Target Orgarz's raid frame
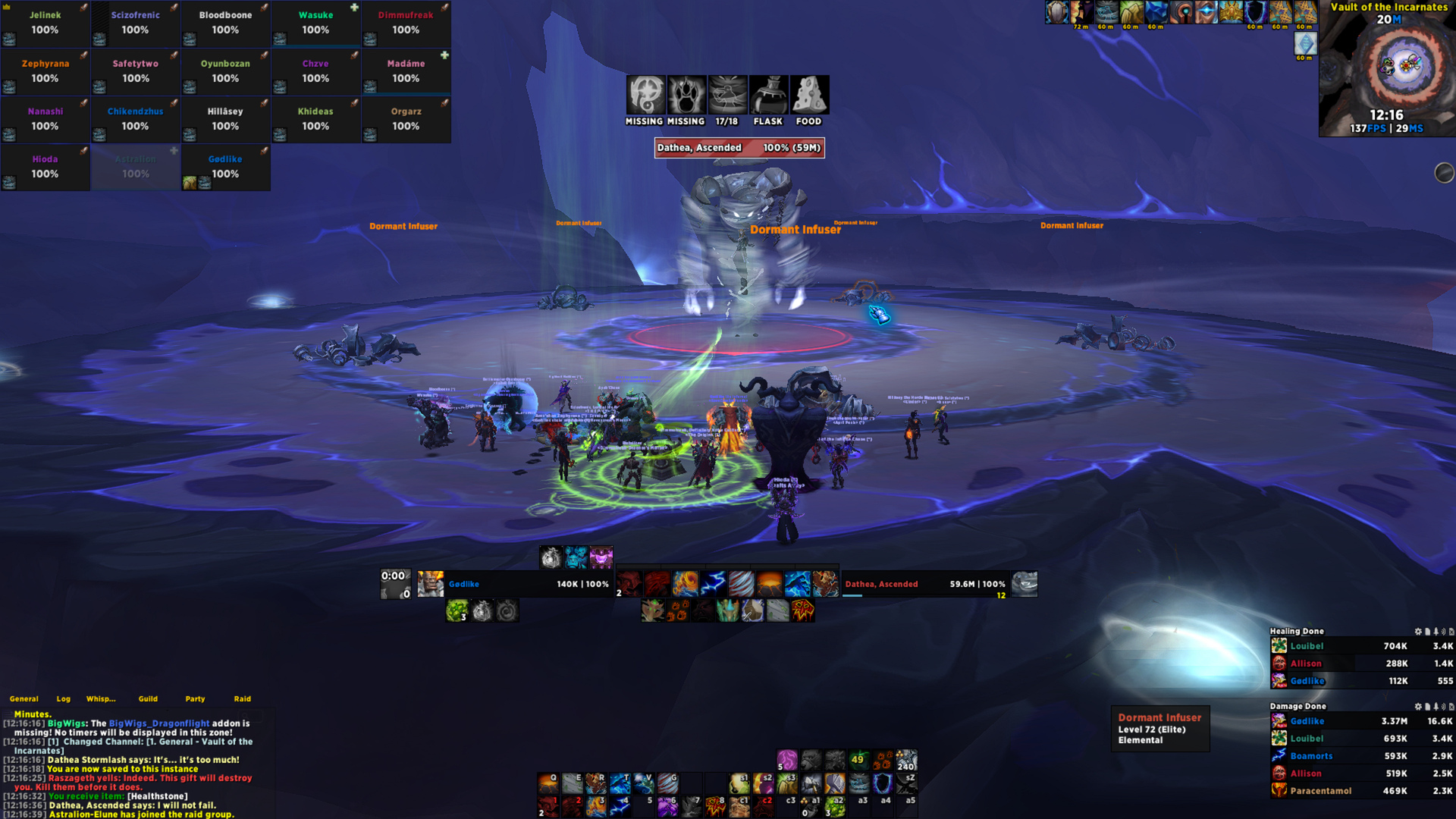1456x819 pixels. [406, 119]
